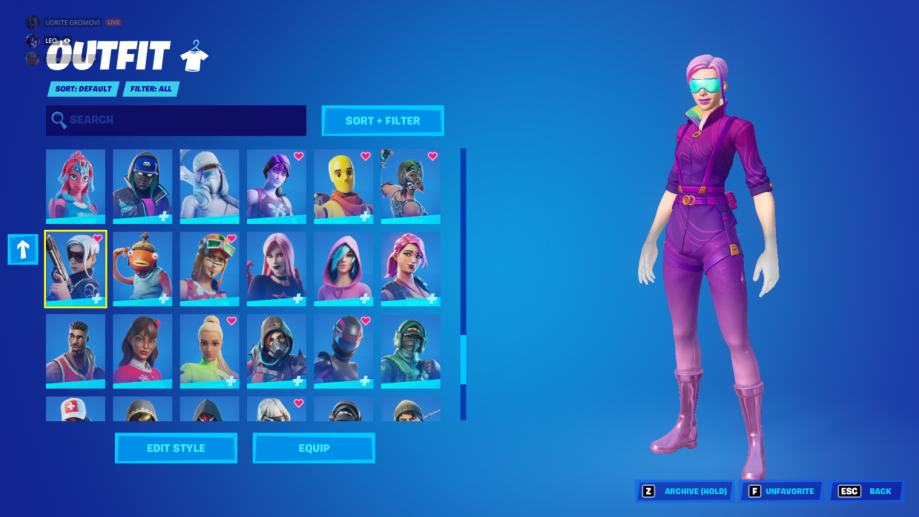Pick the blonde ponytail outfit in green
This screenshot has width=919, height=517.
pyautogui.click(x=209, y=350)
